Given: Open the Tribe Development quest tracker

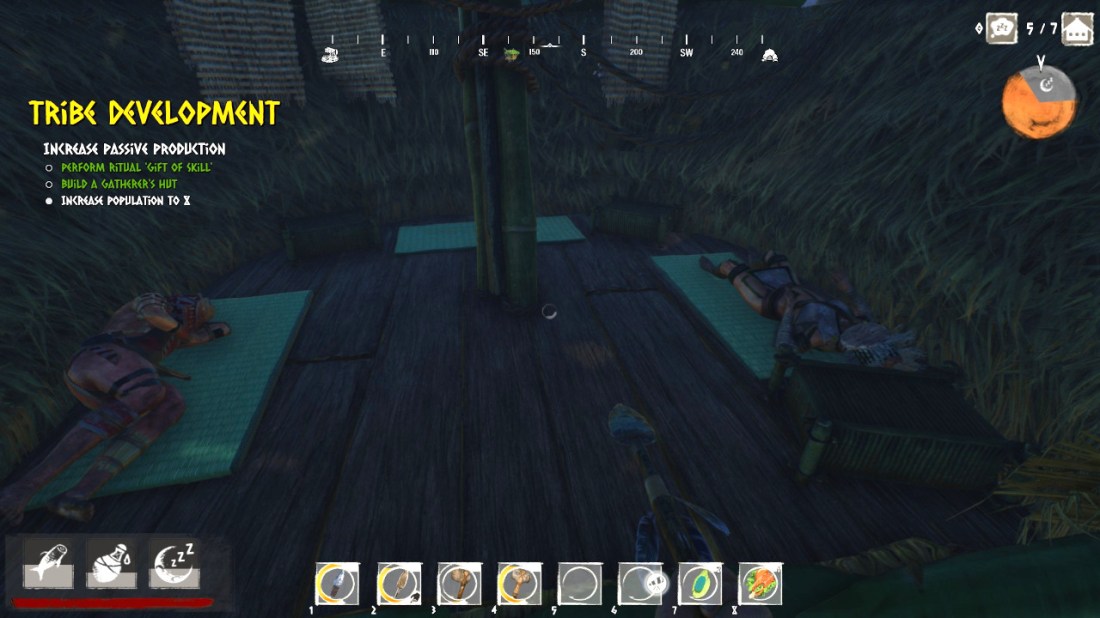Looking at the screenshot, I should coord(153,112).
